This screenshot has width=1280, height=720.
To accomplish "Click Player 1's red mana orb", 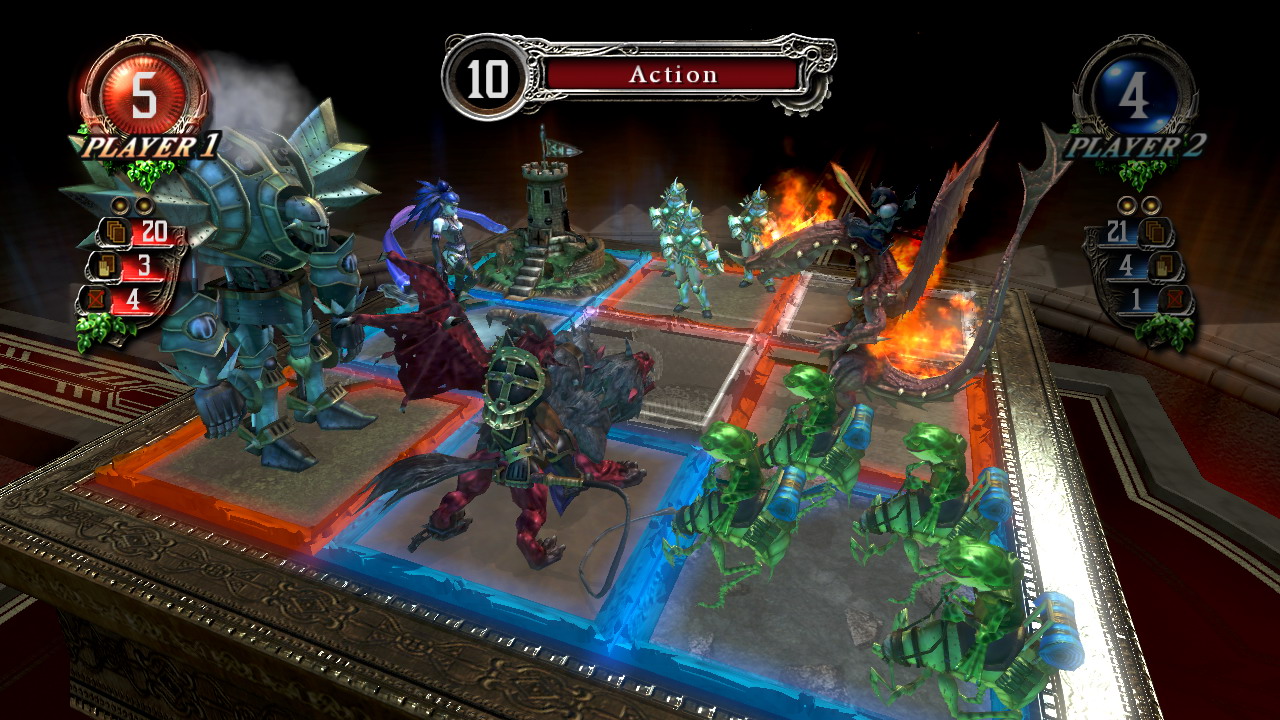I will pos(144,95).
